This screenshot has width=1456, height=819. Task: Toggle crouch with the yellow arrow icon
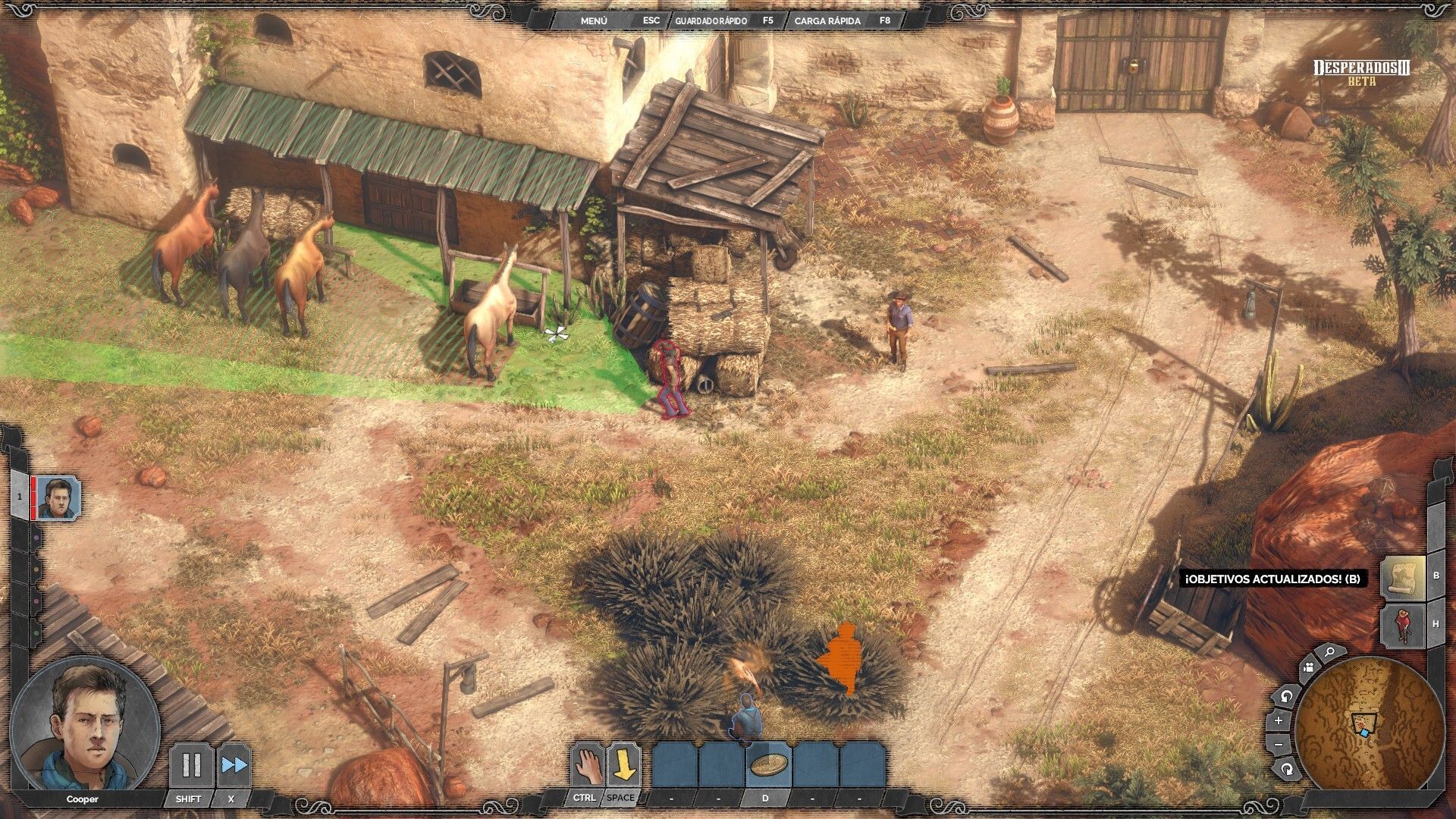pos(623,764)
